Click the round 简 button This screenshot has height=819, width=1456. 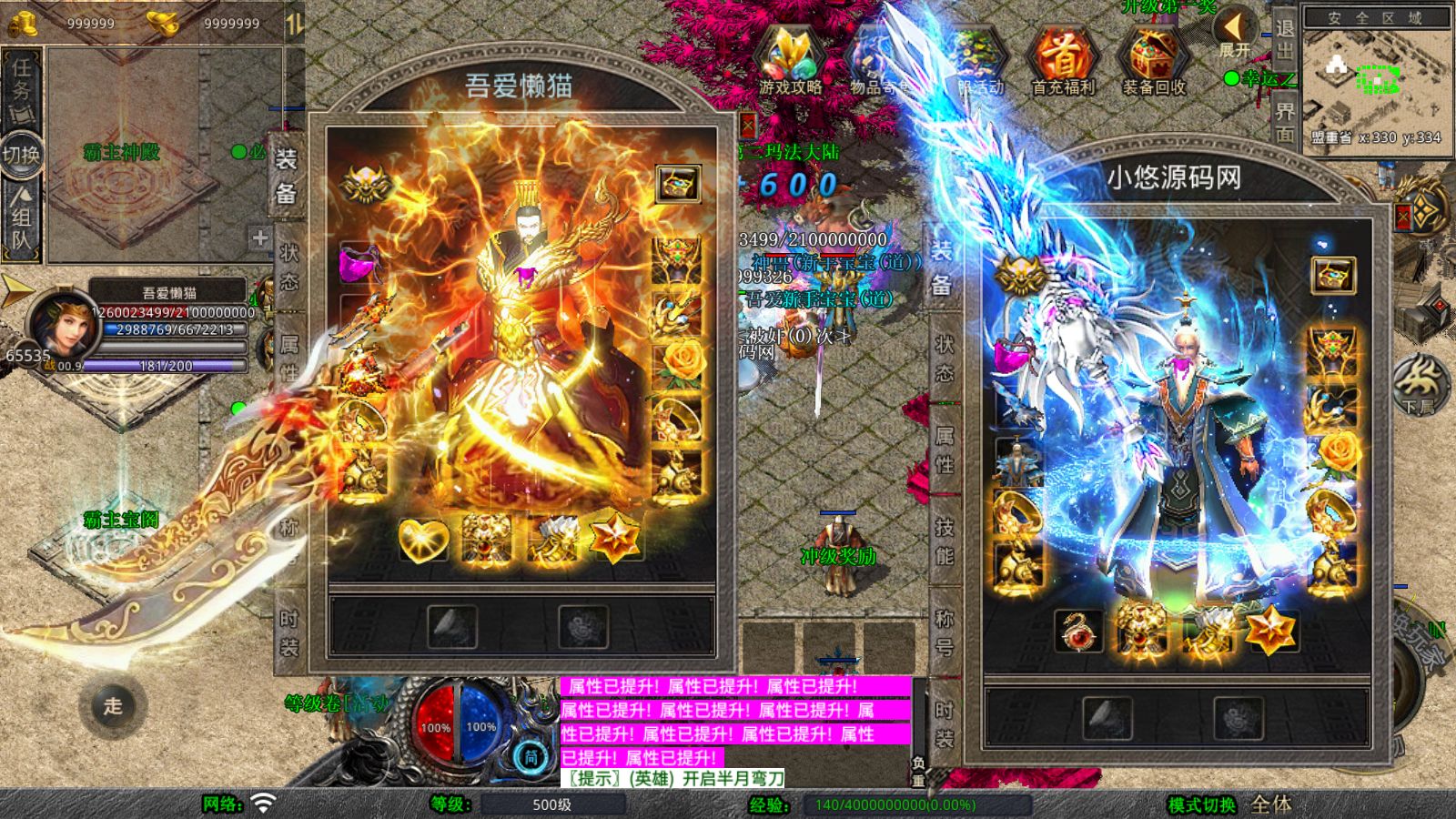(x=531, y=755)
